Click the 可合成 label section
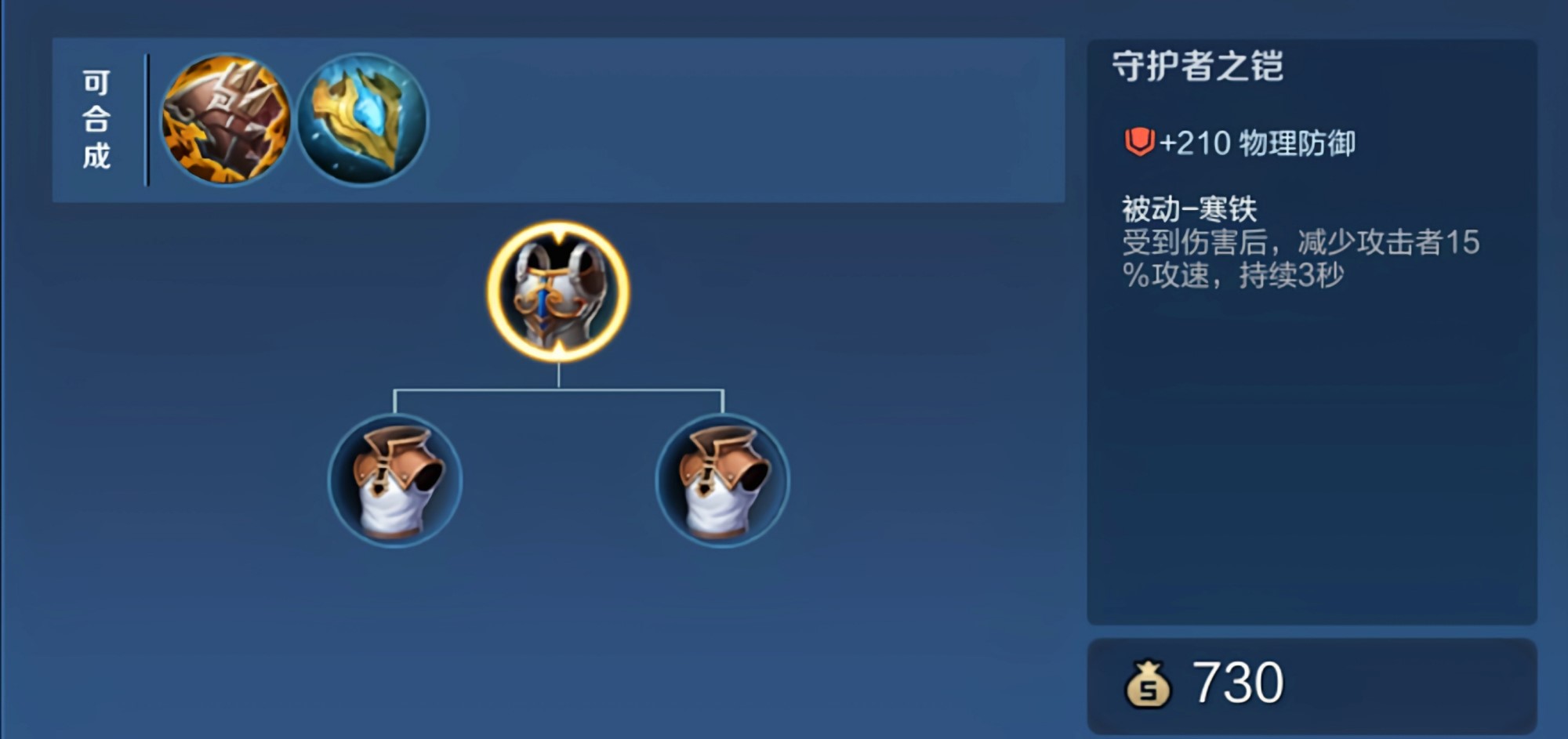Image resolution: width=1568 pixels, height=739 pixels. point(97,119)
